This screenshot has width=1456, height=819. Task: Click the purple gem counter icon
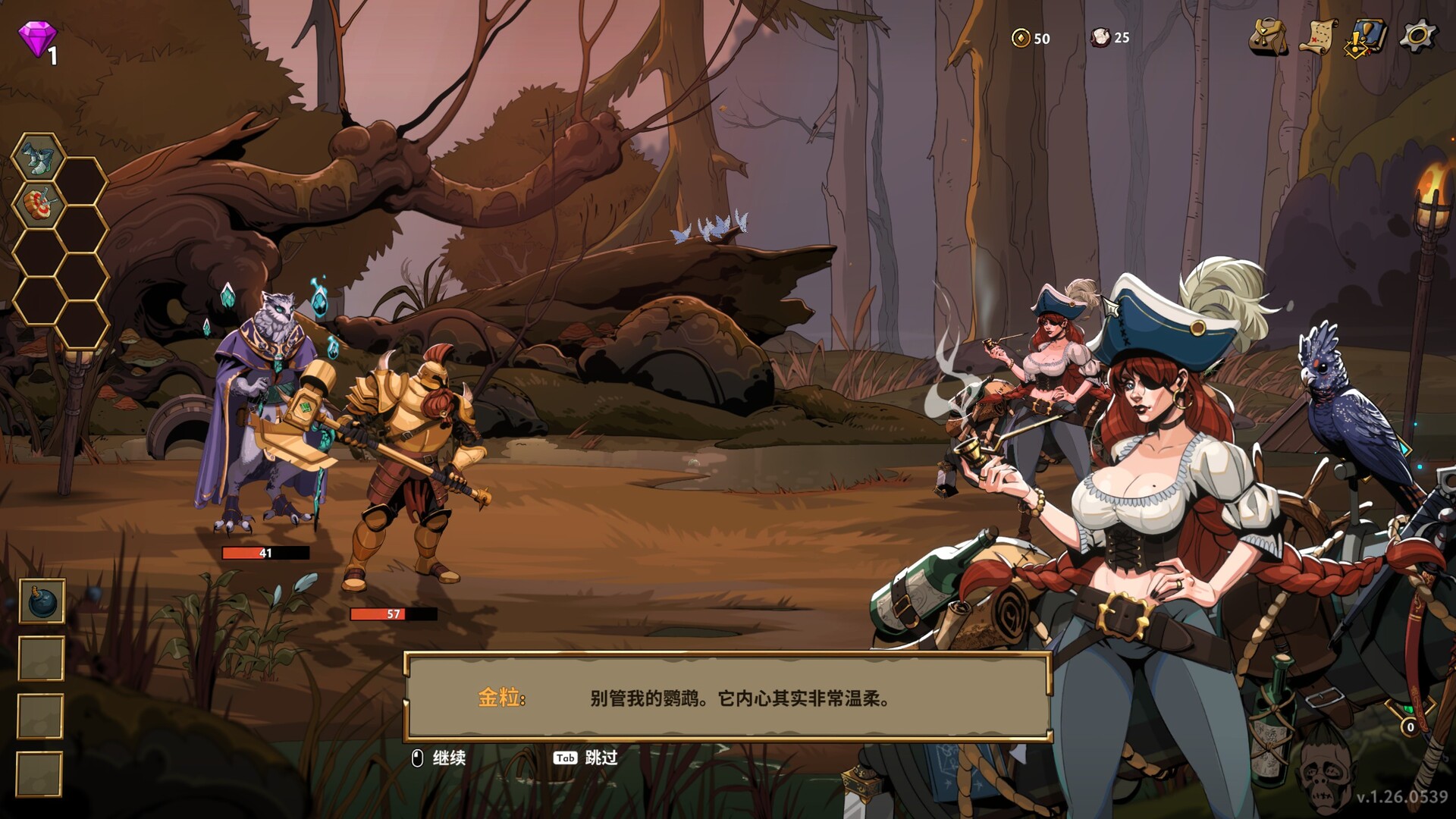pyautogui.click(x=37, y=37)
